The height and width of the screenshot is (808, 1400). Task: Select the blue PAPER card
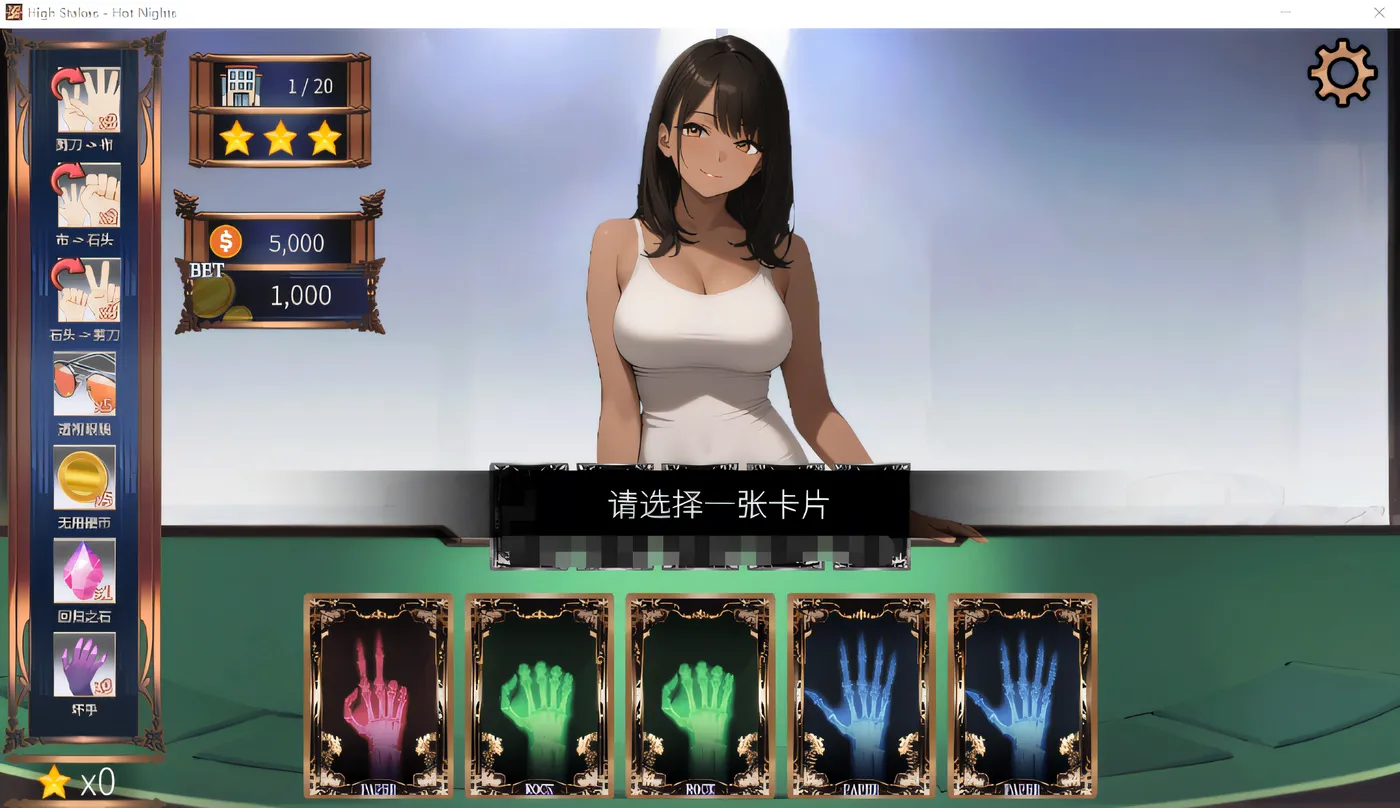point(861,695)
